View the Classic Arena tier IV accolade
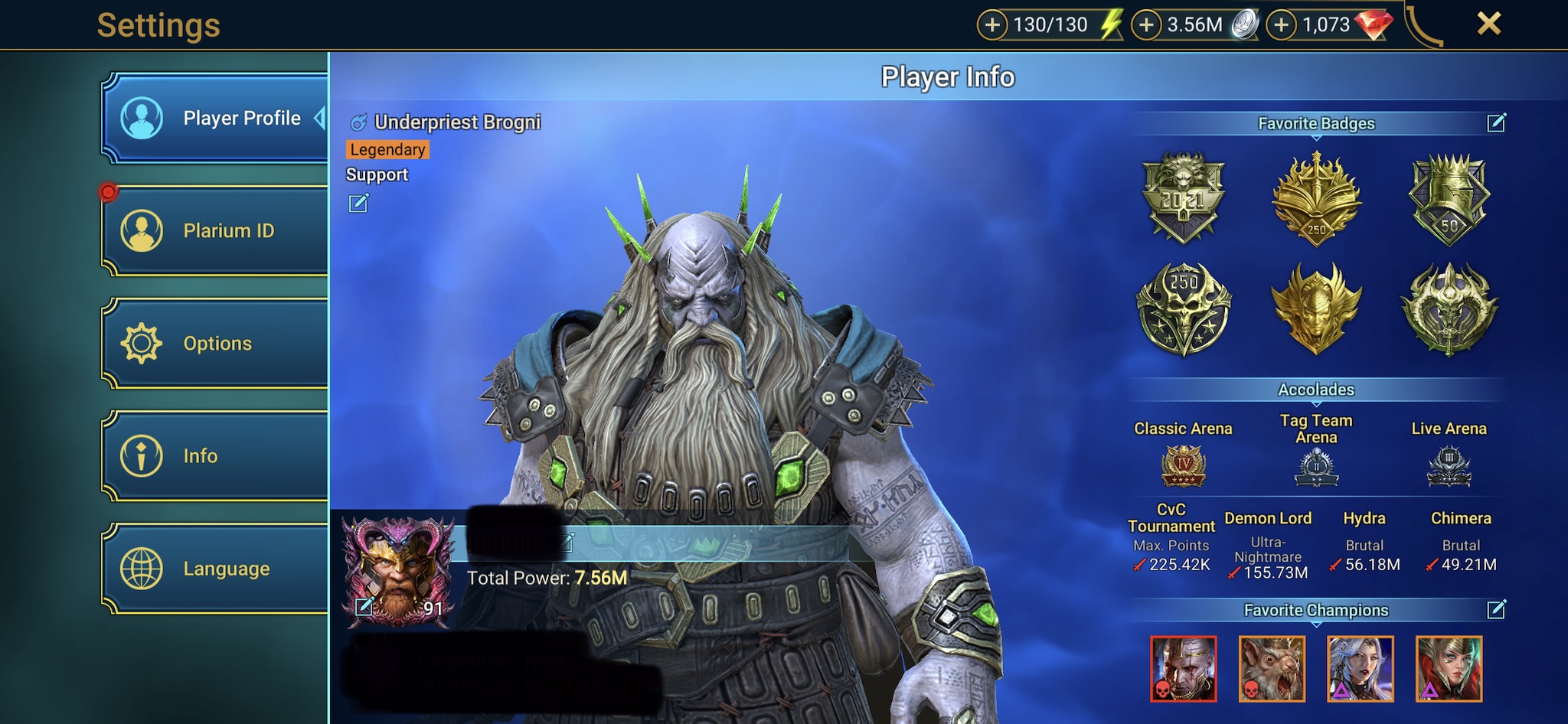This screenshot has width=1568, height=724. (x=1183, y=466)
